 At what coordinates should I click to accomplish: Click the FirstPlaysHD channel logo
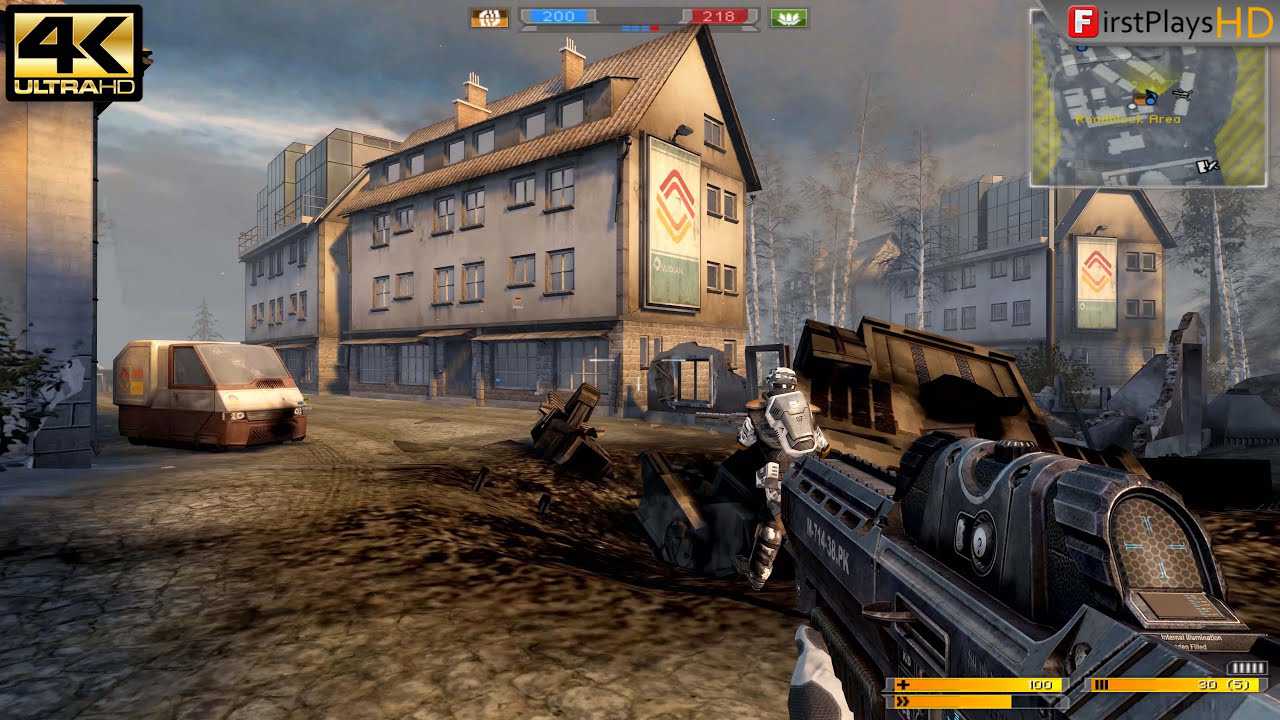pos(1169,21)
